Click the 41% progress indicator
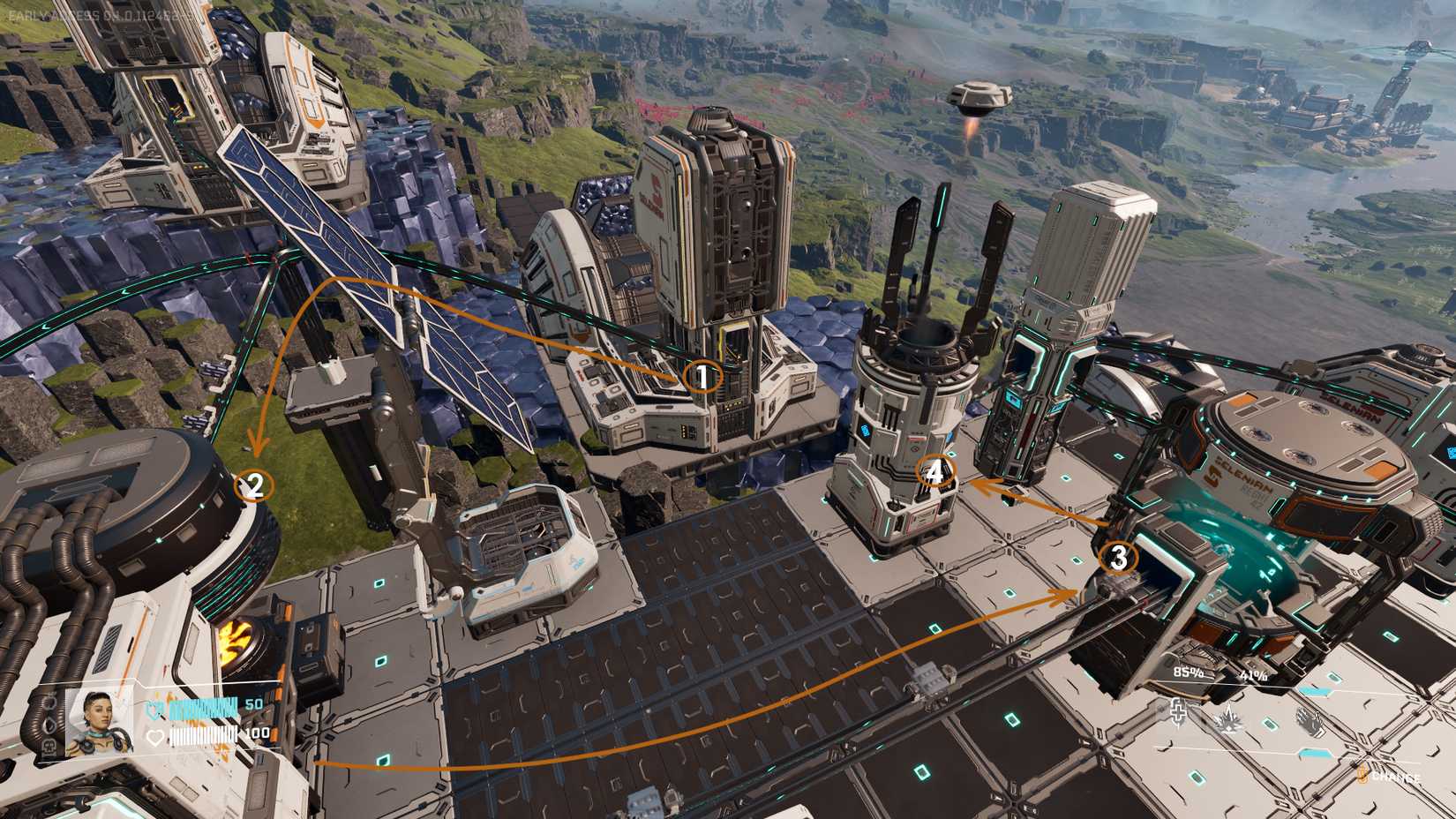 click(x=1253, y=676)
